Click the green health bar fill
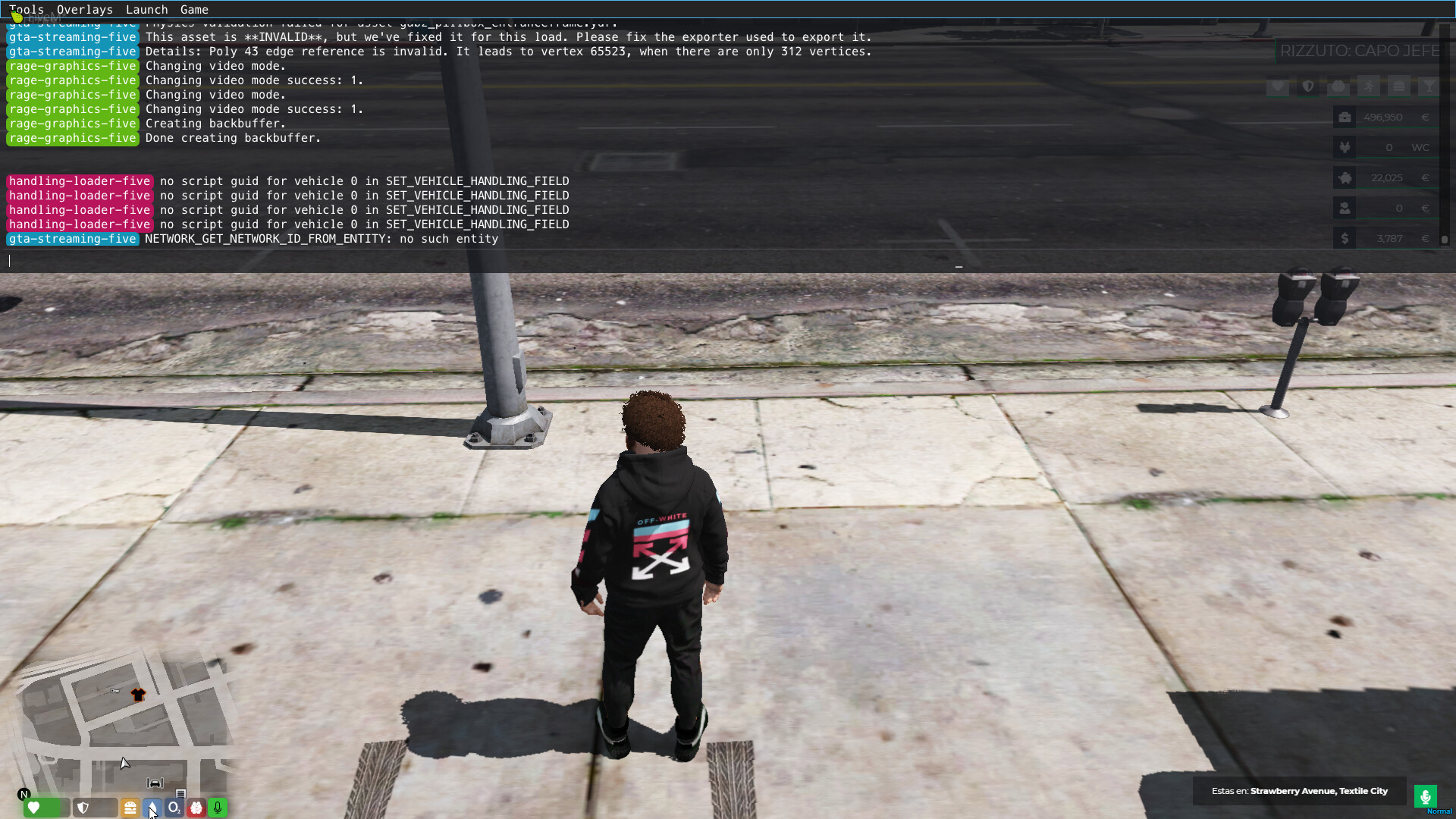The height and width of the screenshot is (819, 1456). tap(42, 808)
